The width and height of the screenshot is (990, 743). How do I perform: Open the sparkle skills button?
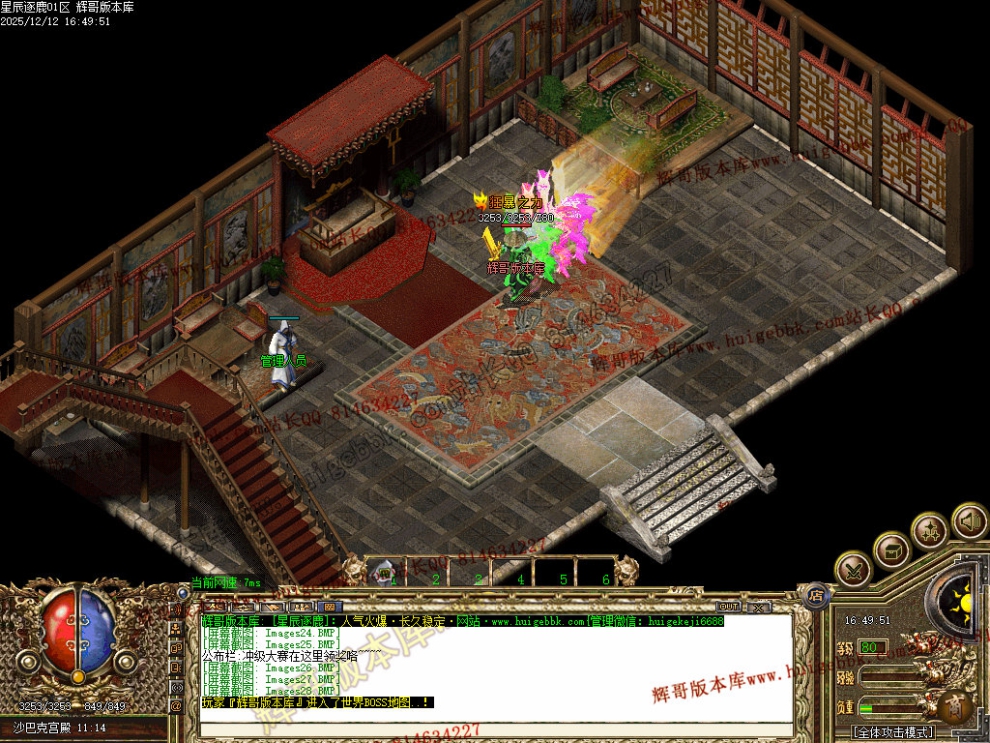tap(930, 530)
